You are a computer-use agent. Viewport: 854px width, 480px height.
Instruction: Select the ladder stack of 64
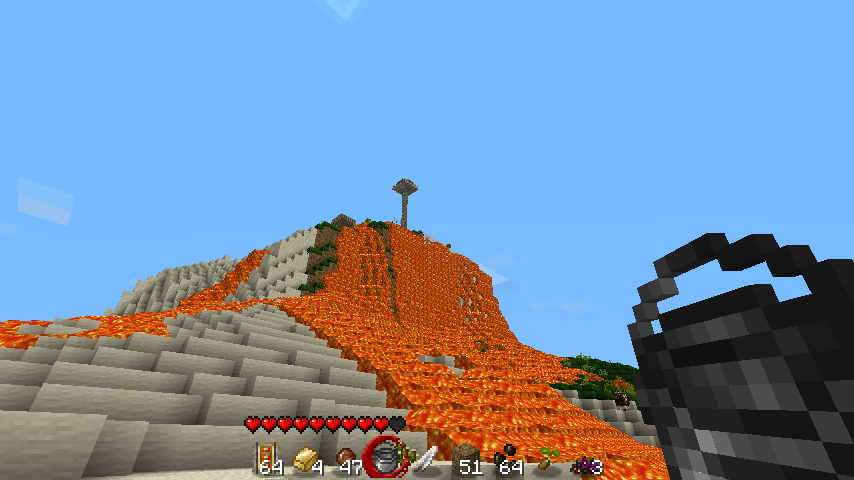[x=269, y=458]
